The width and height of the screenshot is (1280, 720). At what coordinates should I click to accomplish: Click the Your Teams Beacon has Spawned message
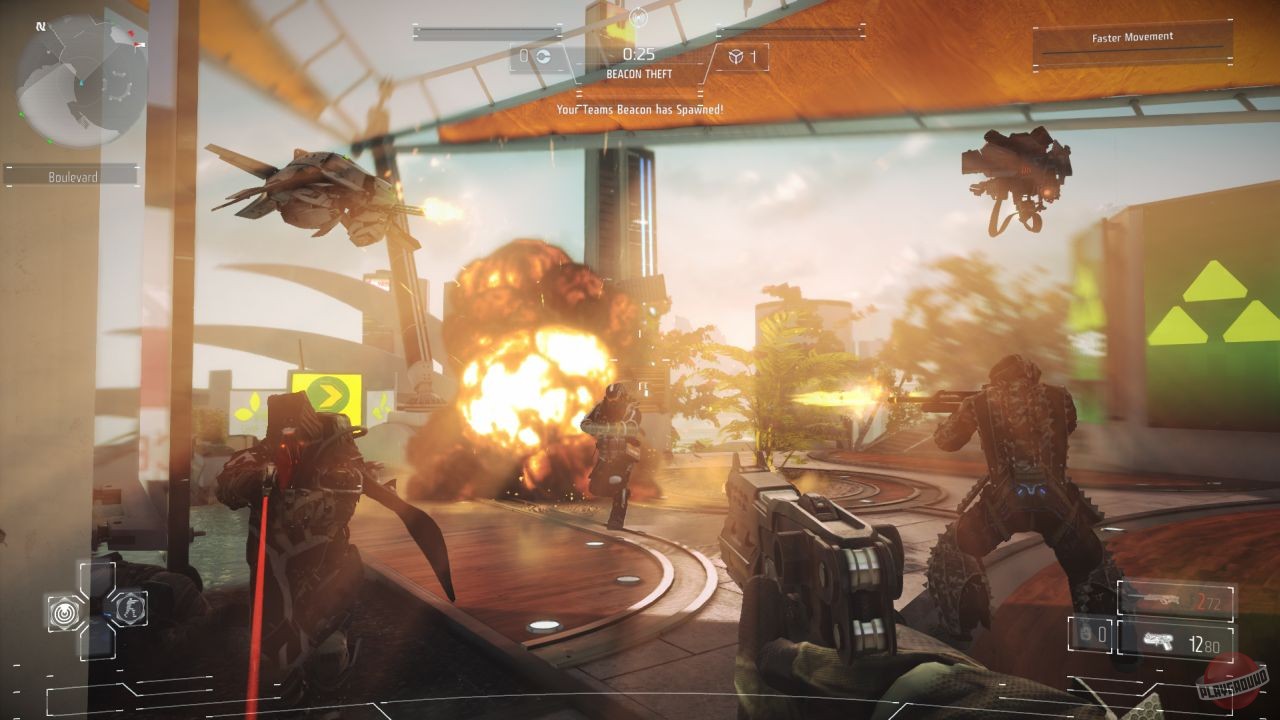(640, 108)
